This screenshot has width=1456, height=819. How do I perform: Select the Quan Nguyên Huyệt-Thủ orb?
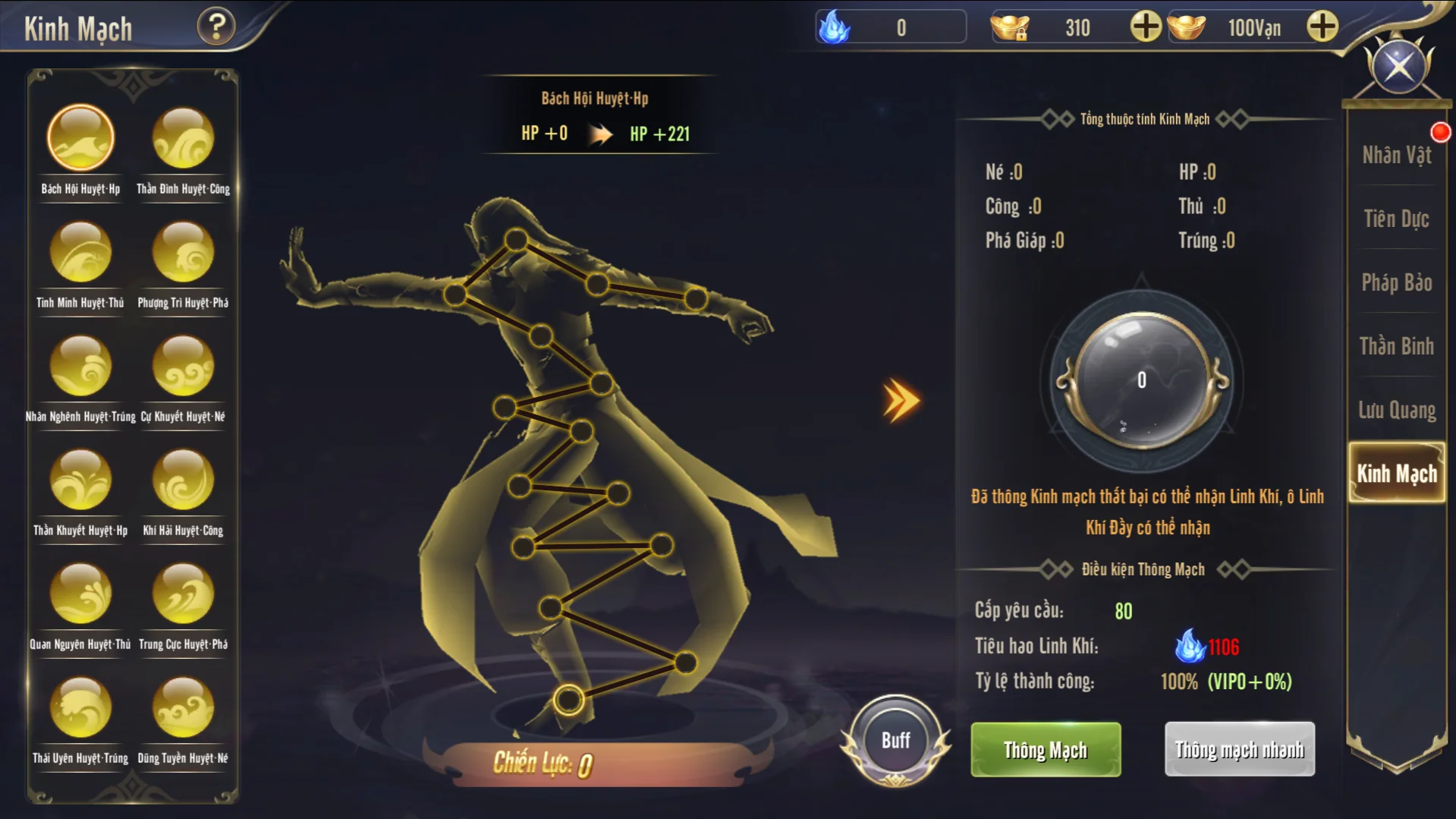[x=80, y=594]
